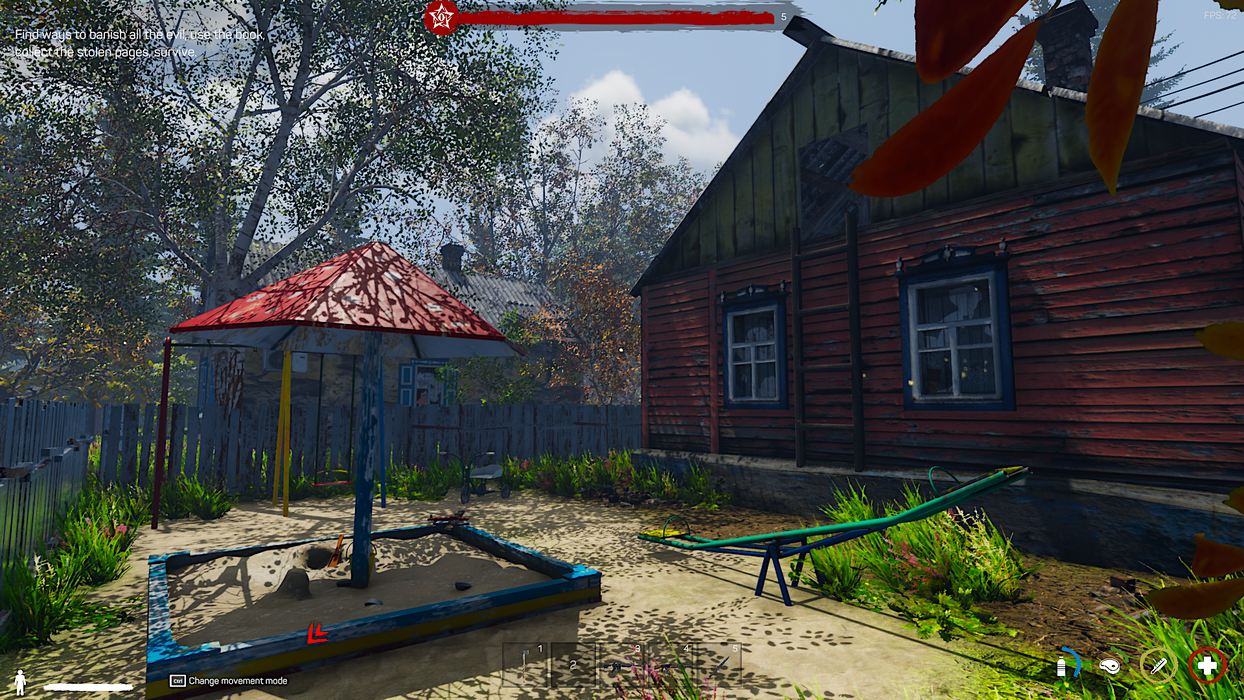Equip the rifle in hotbar slot 3
This screenshot has height=700, width=1244.
(621, 664)
